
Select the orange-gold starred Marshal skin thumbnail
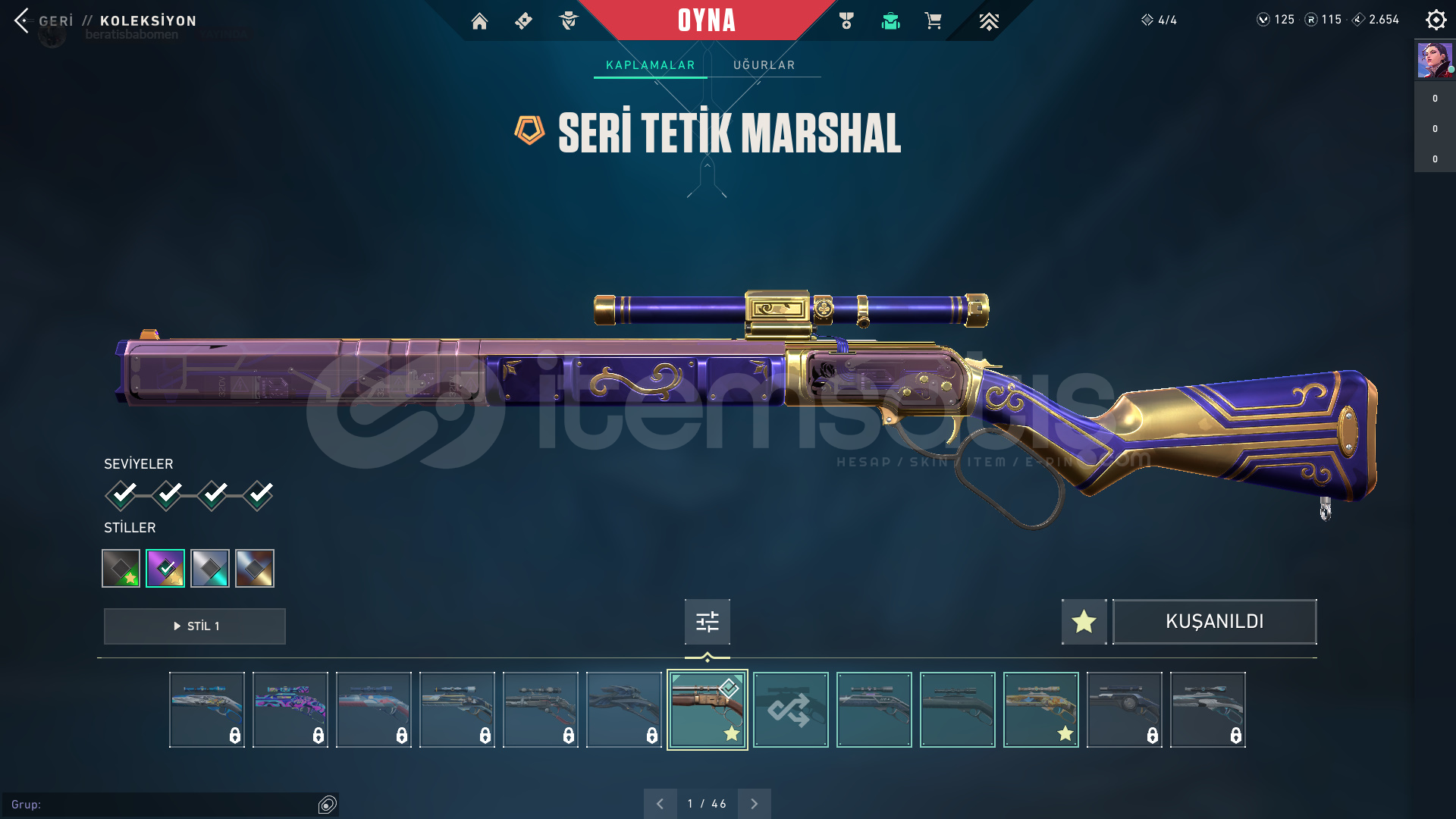[x=1040, y=710]
